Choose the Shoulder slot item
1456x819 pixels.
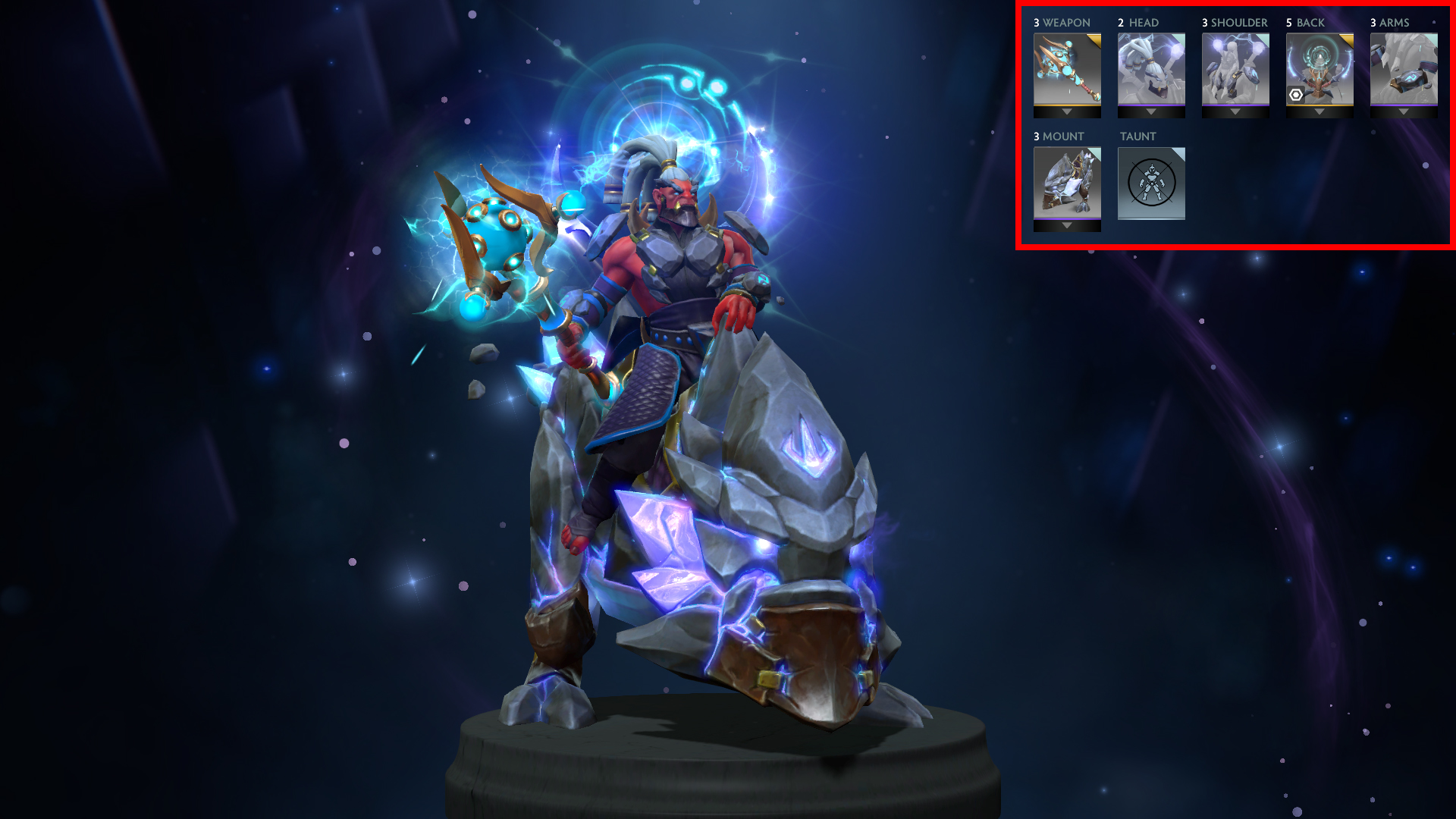click(x=1235, y=68)
